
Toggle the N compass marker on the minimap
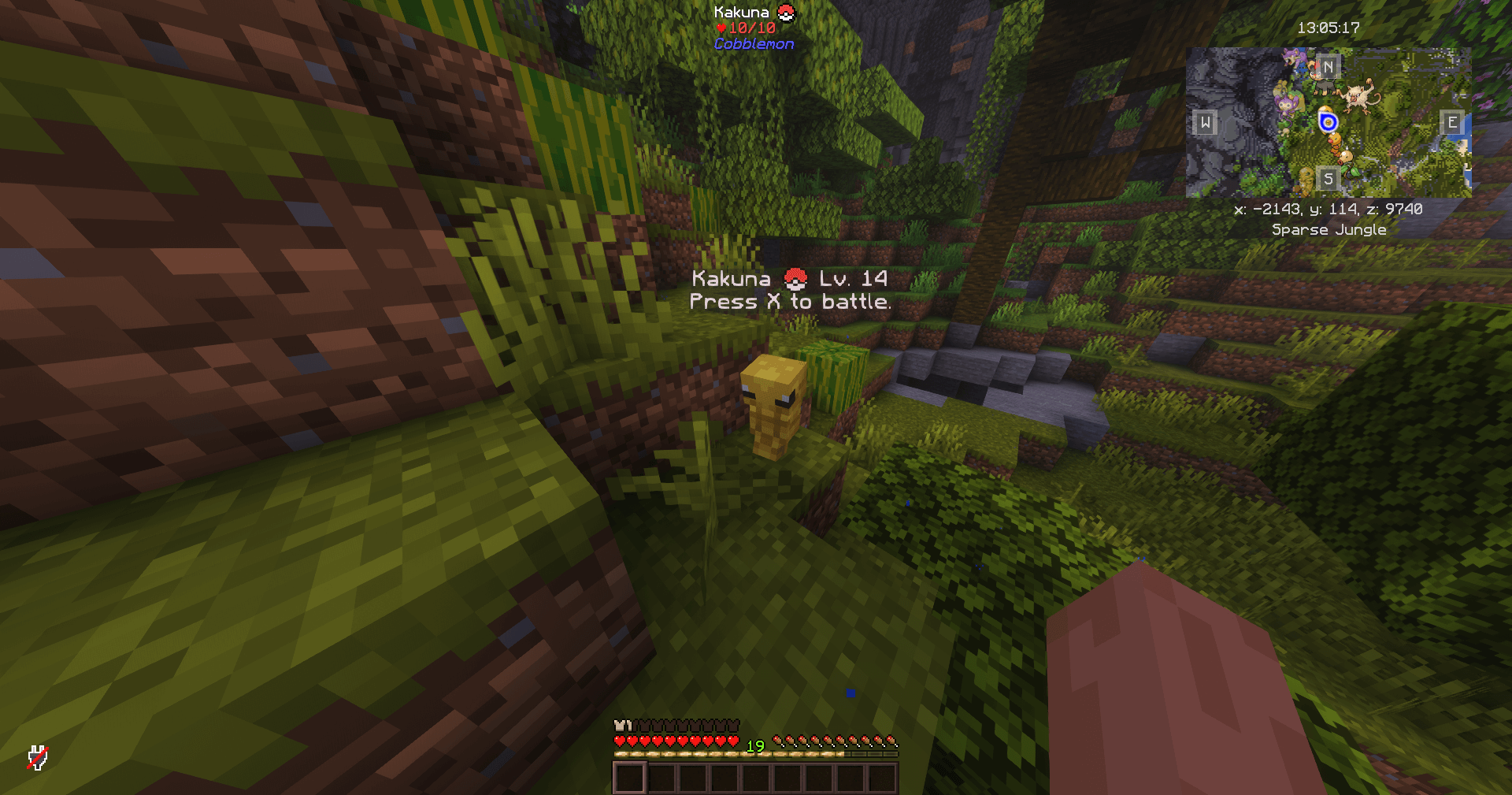1329,67
